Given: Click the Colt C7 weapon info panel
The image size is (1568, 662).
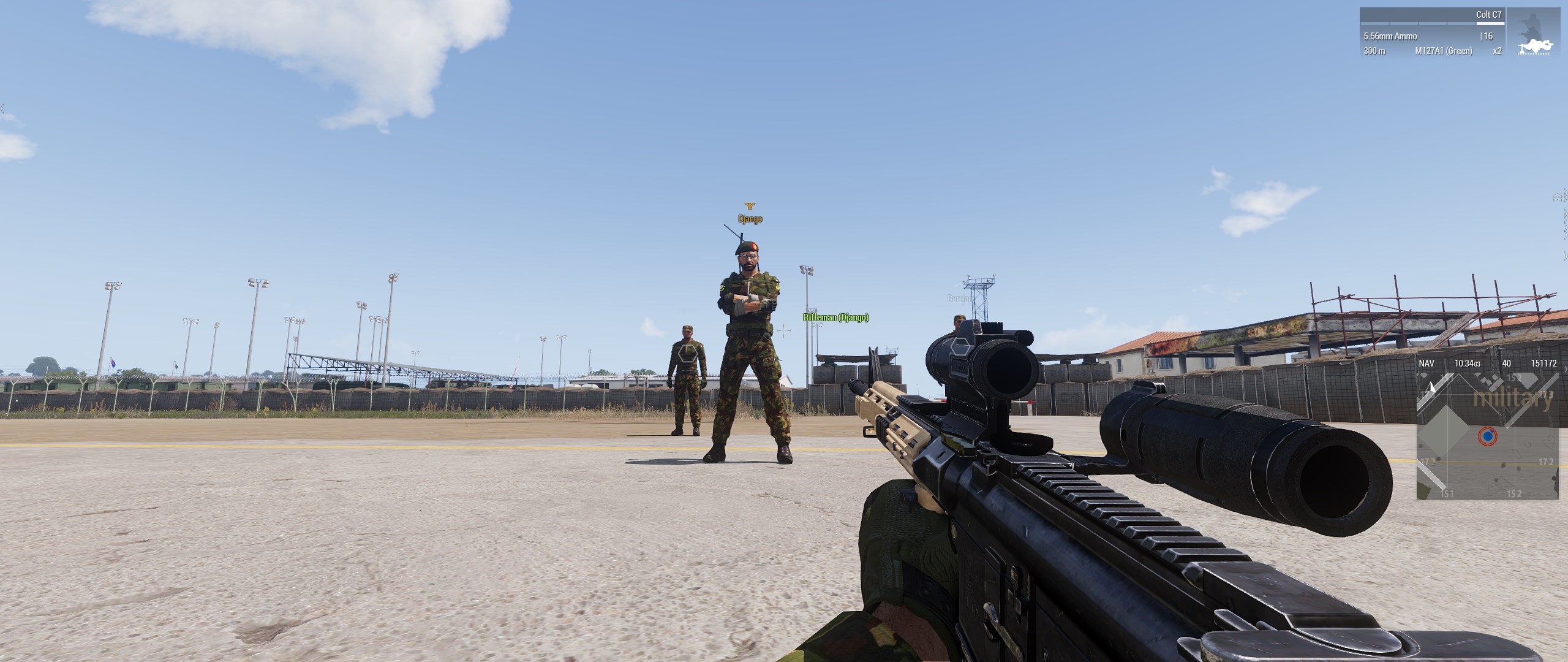Looking at the screenshot, I should pos(1432,33).
